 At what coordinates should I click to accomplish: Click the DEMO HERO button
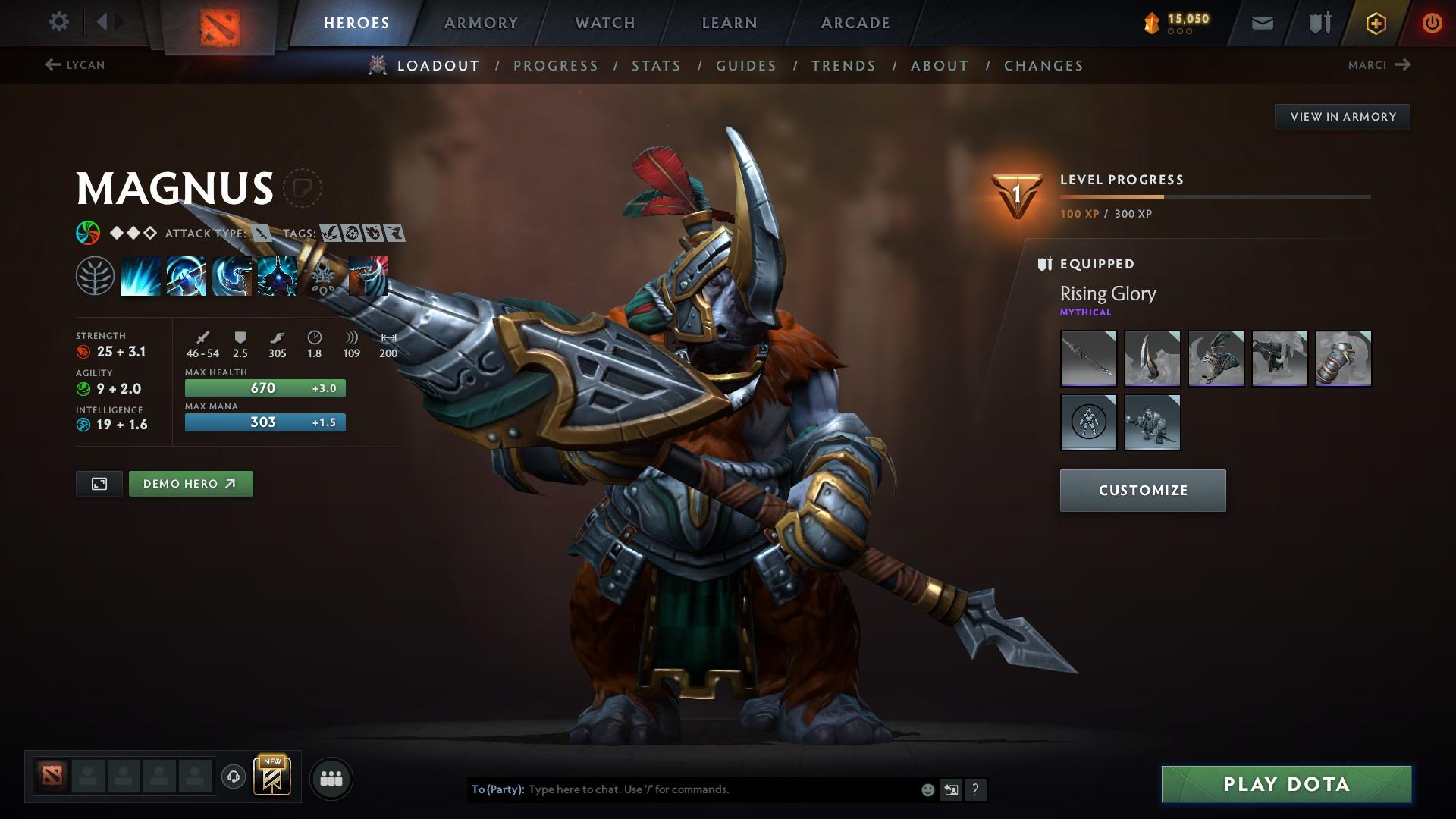pyautogui.click(x=190, y=483)
